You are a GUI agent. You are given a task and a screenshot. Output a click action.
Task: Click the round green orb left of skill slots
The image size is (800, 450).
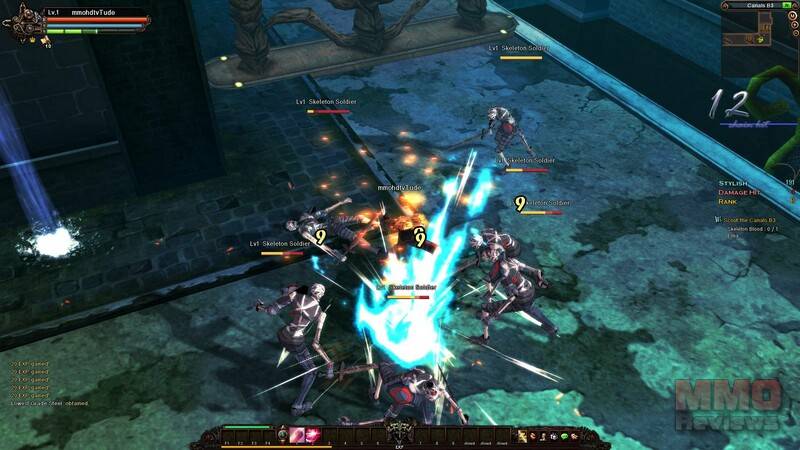click(x=280, y=434)
